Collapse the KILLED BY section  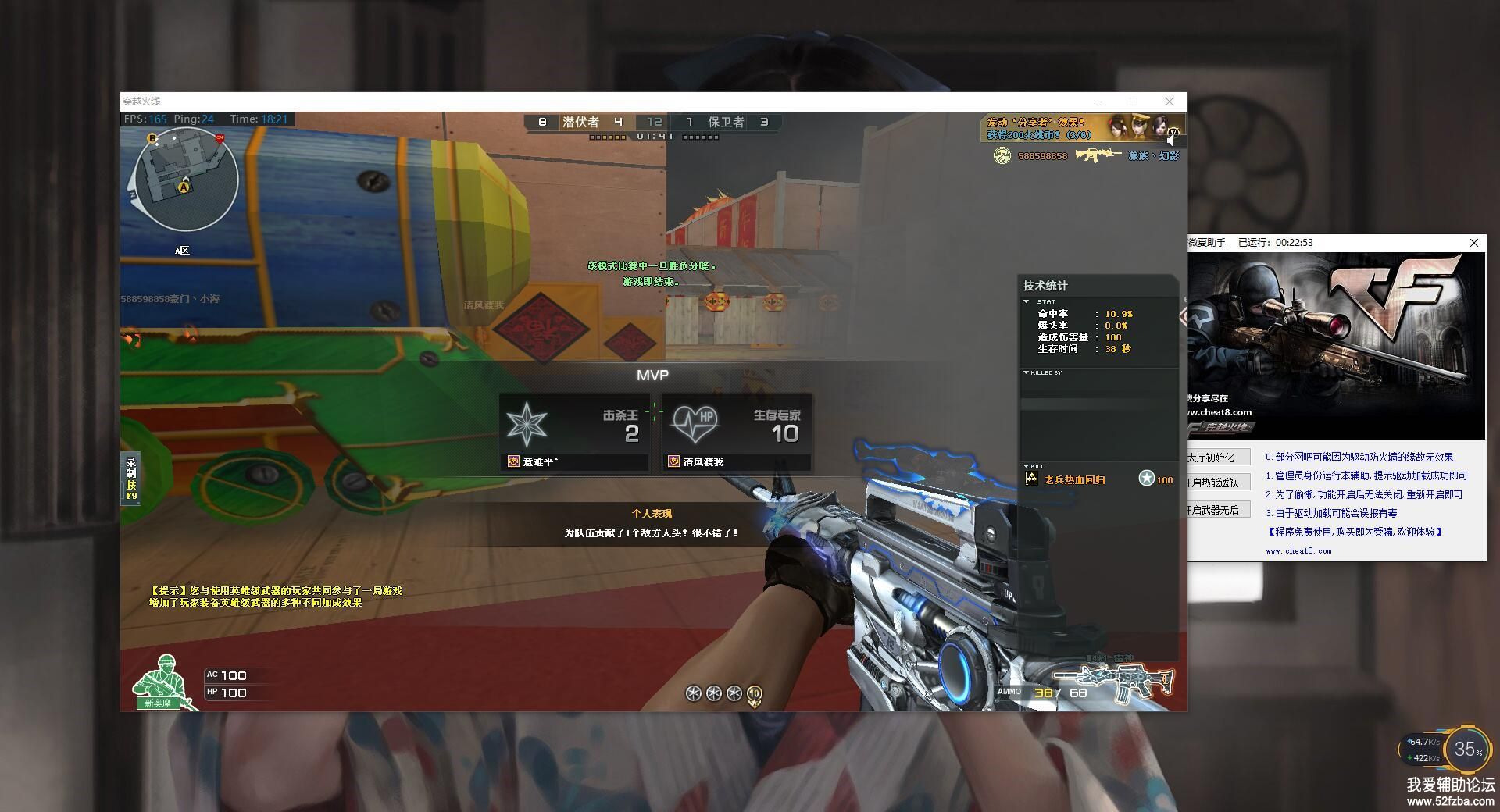coord(1027,372)
